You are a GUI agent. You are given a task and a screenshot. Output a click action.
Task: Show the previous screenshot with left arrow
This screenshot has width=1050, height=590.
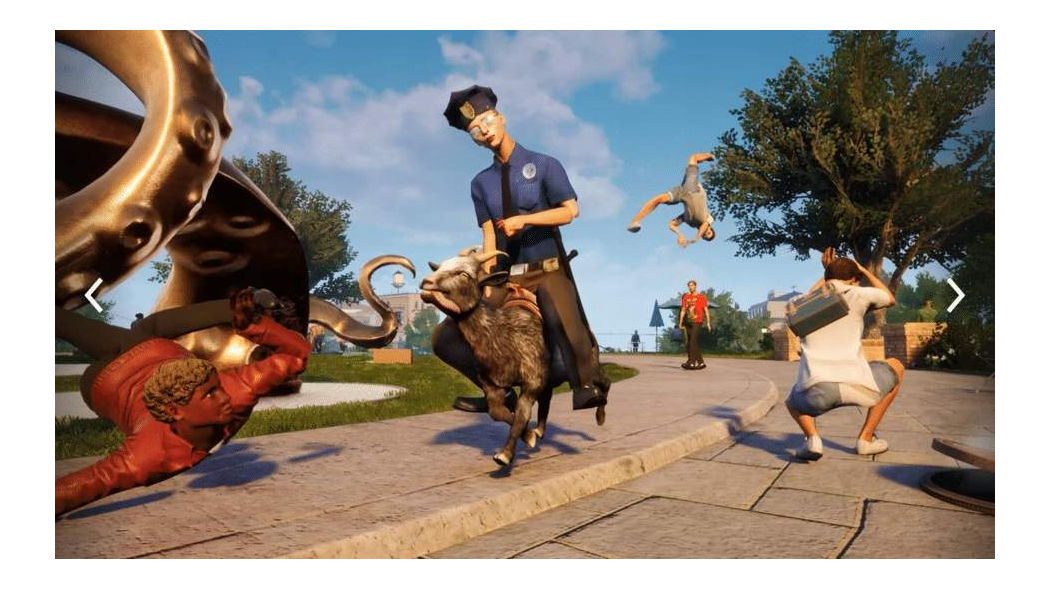pyautogui.click(x=93, y=295)
